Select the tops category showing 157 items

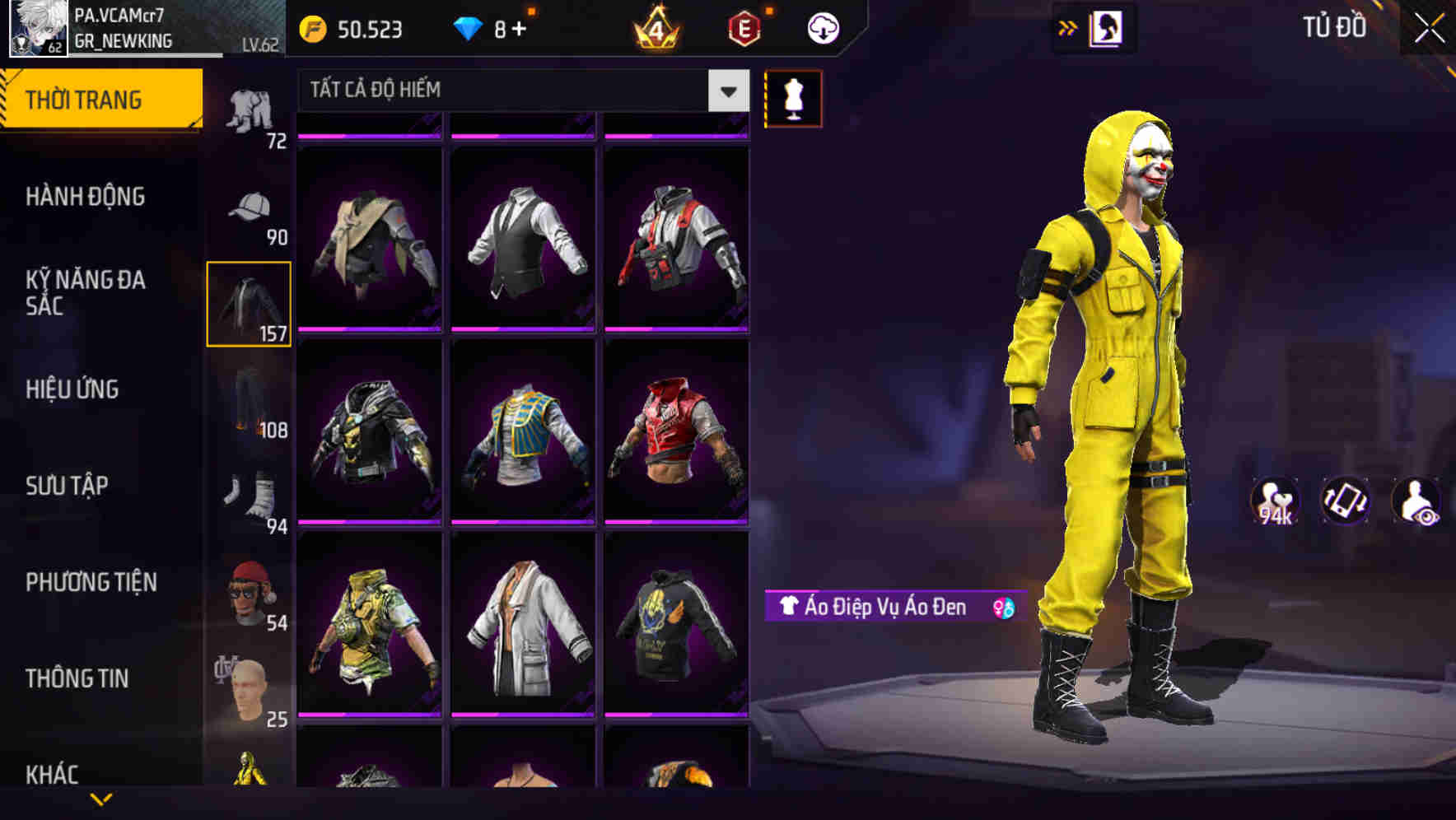[x=248, y=303]
